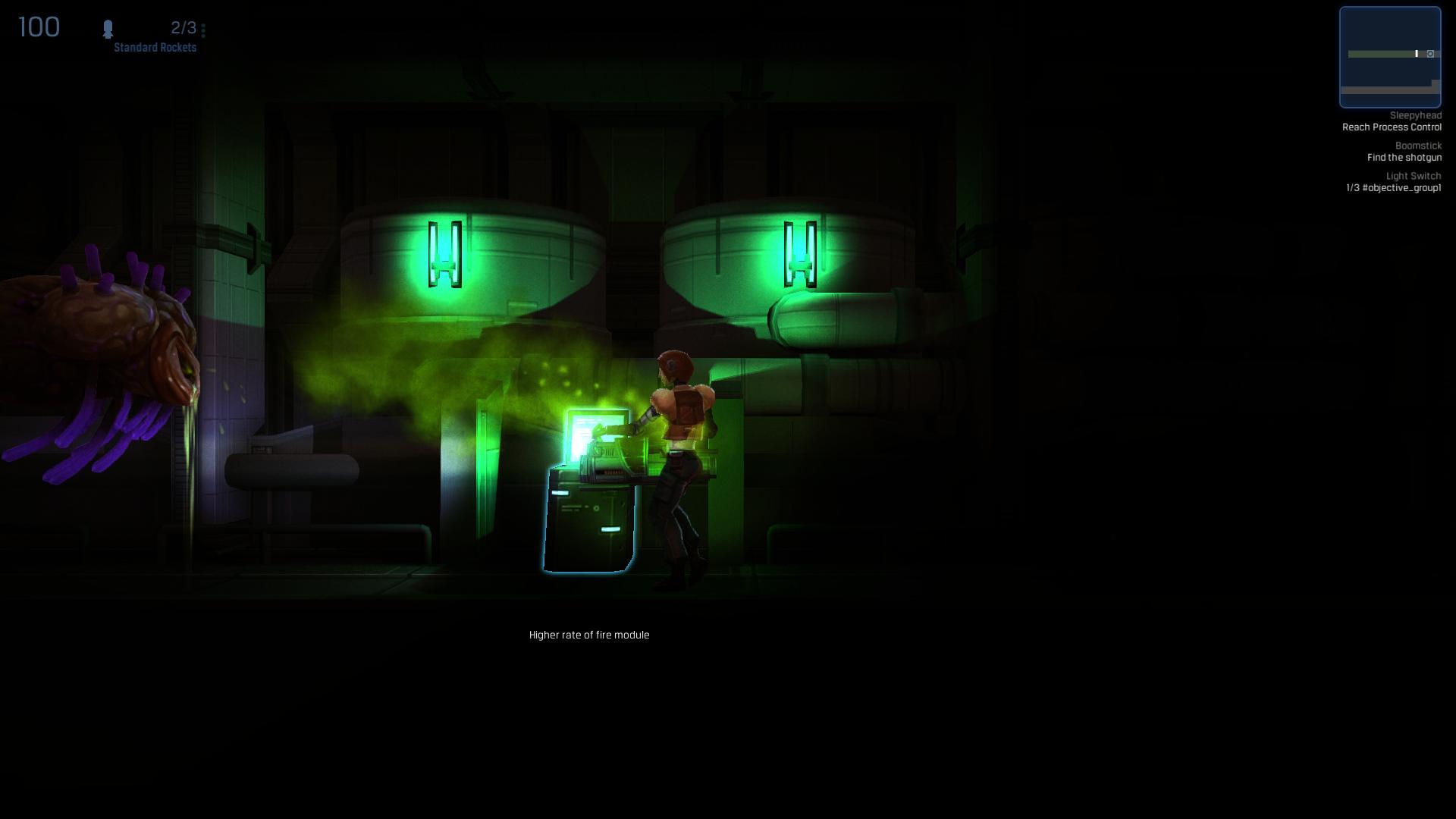Screen dimensions: 1456x819
Task: Click the green progress bar inside the minimap
Action: 1380,54
